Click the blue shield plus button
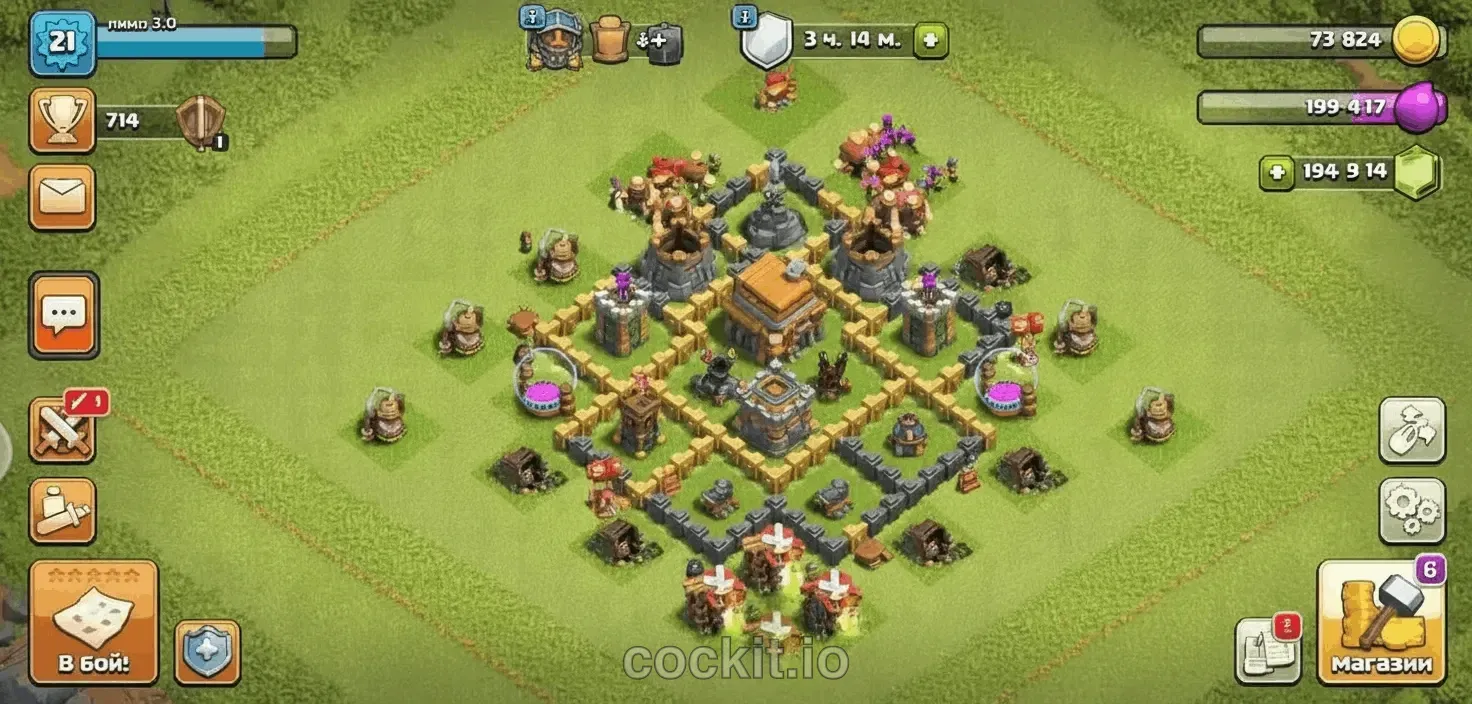 207,652
